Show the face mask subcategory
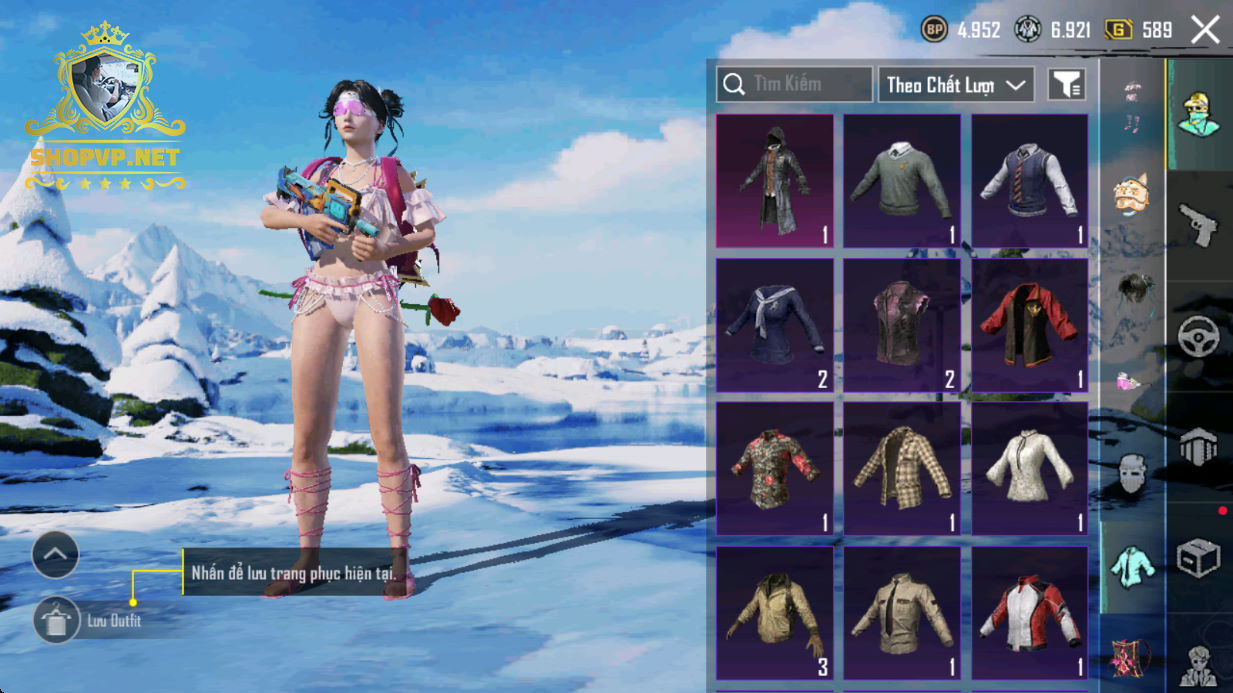This screenshot has width=1233, height=693. [1131, 473]
